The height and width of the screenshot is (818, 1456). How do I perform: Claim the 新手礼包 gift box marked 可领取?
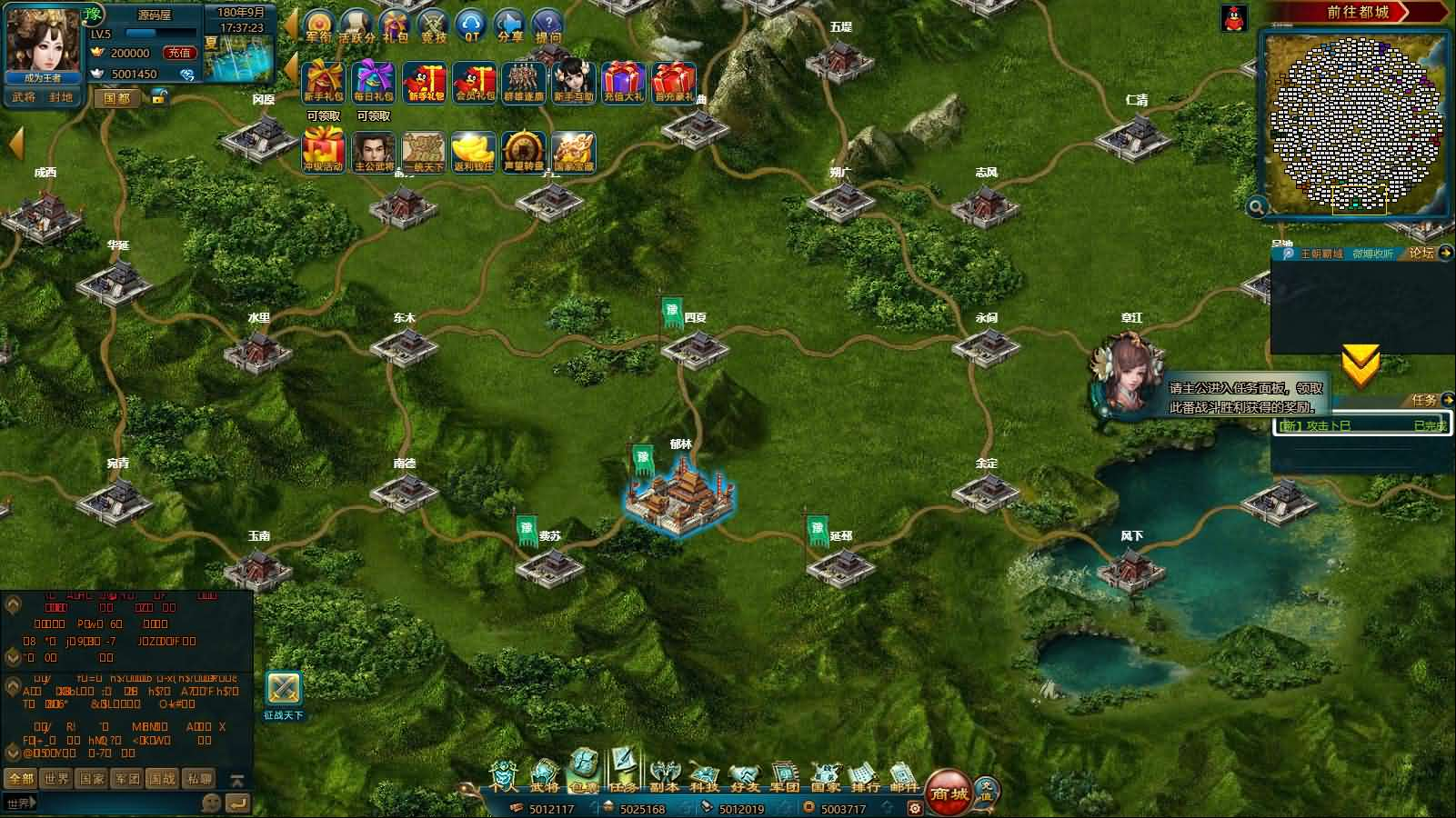pos(323,83)
